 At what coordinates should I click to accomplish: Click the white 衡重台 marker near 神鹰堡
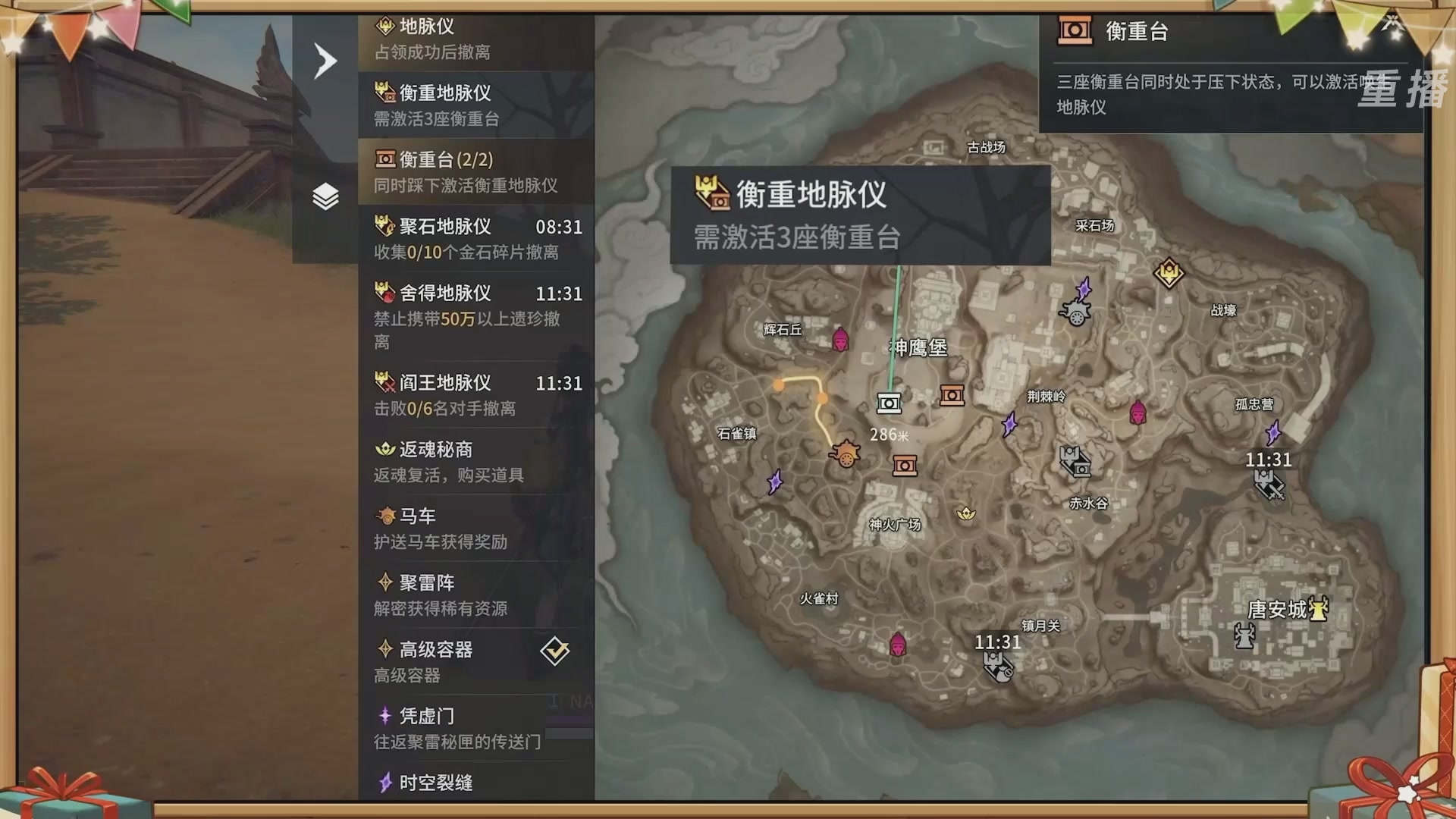click(x=889, y=404)
